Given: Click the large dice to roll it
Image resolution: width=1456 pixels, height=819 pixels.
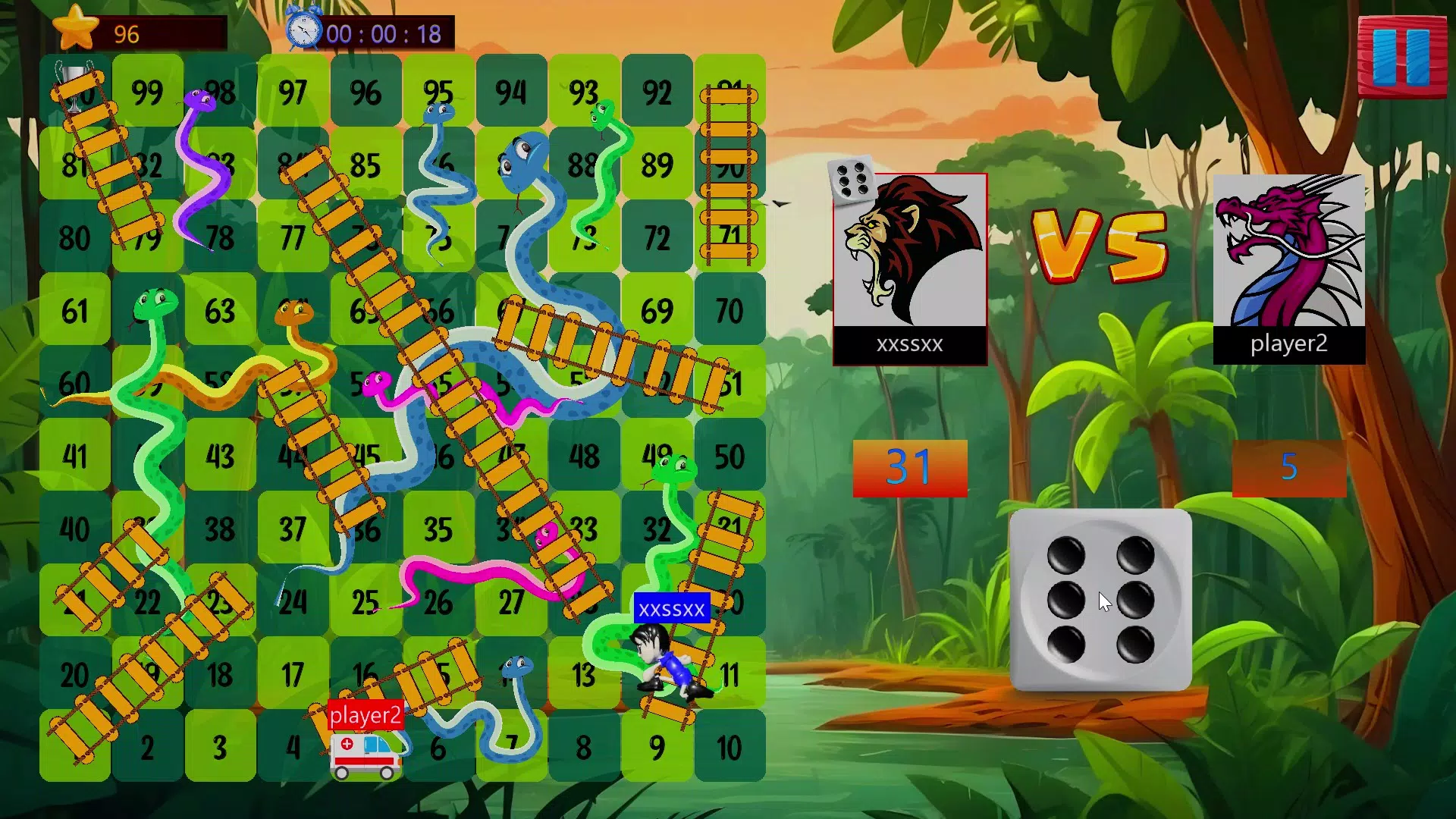Looking at the screenshot, I should tap(1103, 599).
